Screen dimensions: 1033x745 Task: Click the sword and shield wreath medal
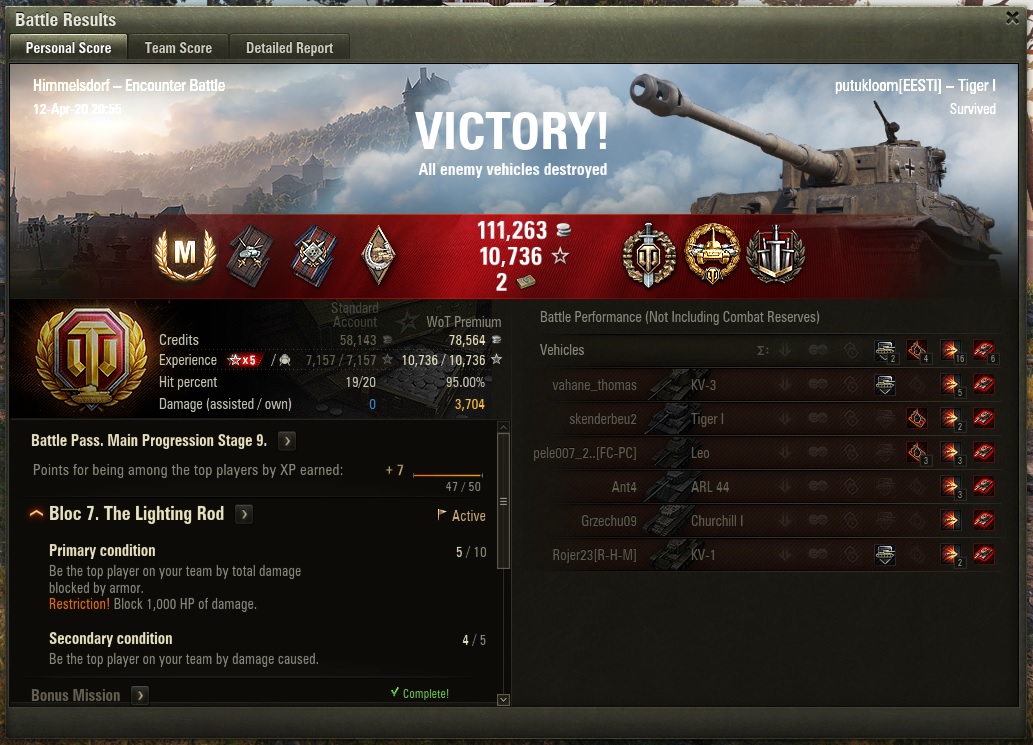point(649,255)
